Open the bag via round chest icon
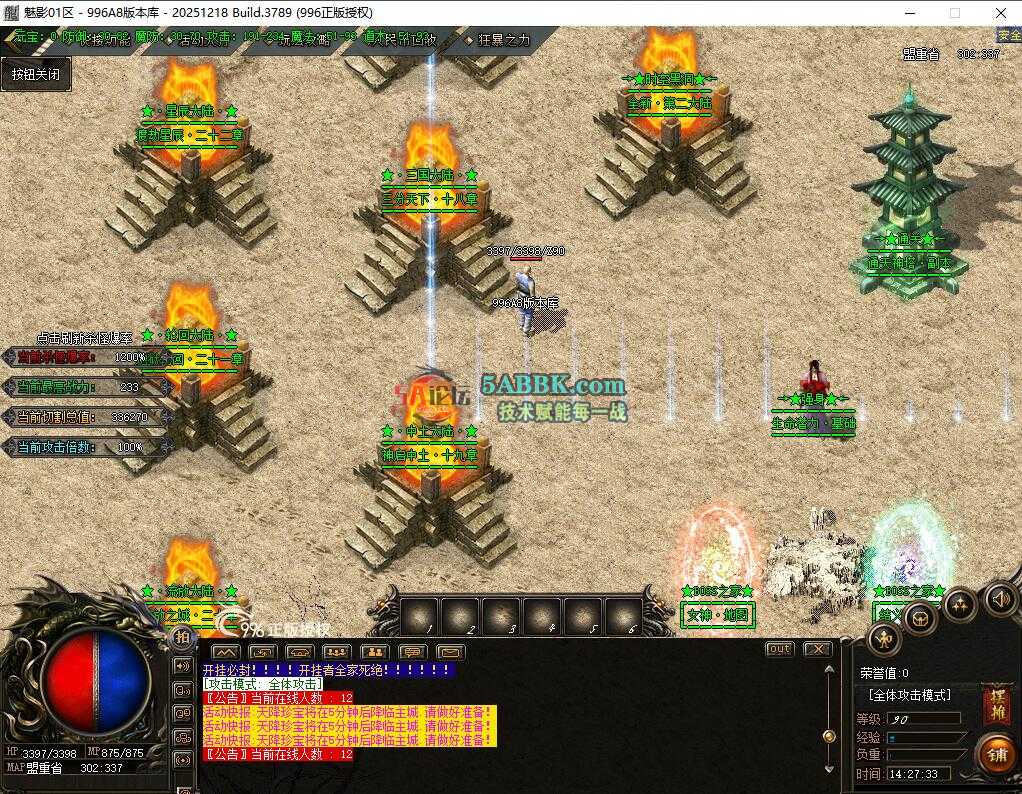The width and height of the screenshot is (1022, 794). 919,618
